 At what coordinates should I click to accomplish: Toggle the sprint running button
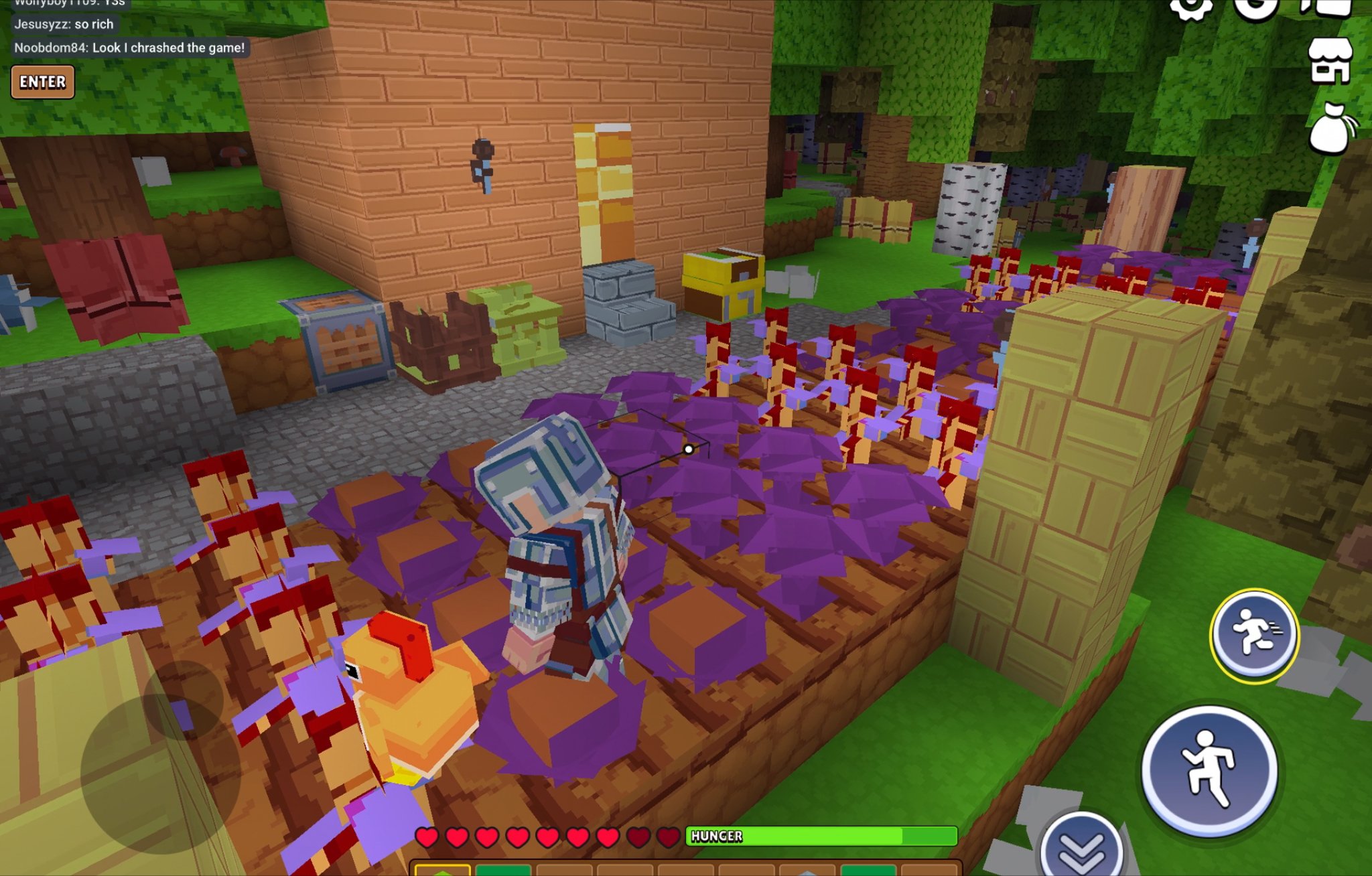(1254, 635)
